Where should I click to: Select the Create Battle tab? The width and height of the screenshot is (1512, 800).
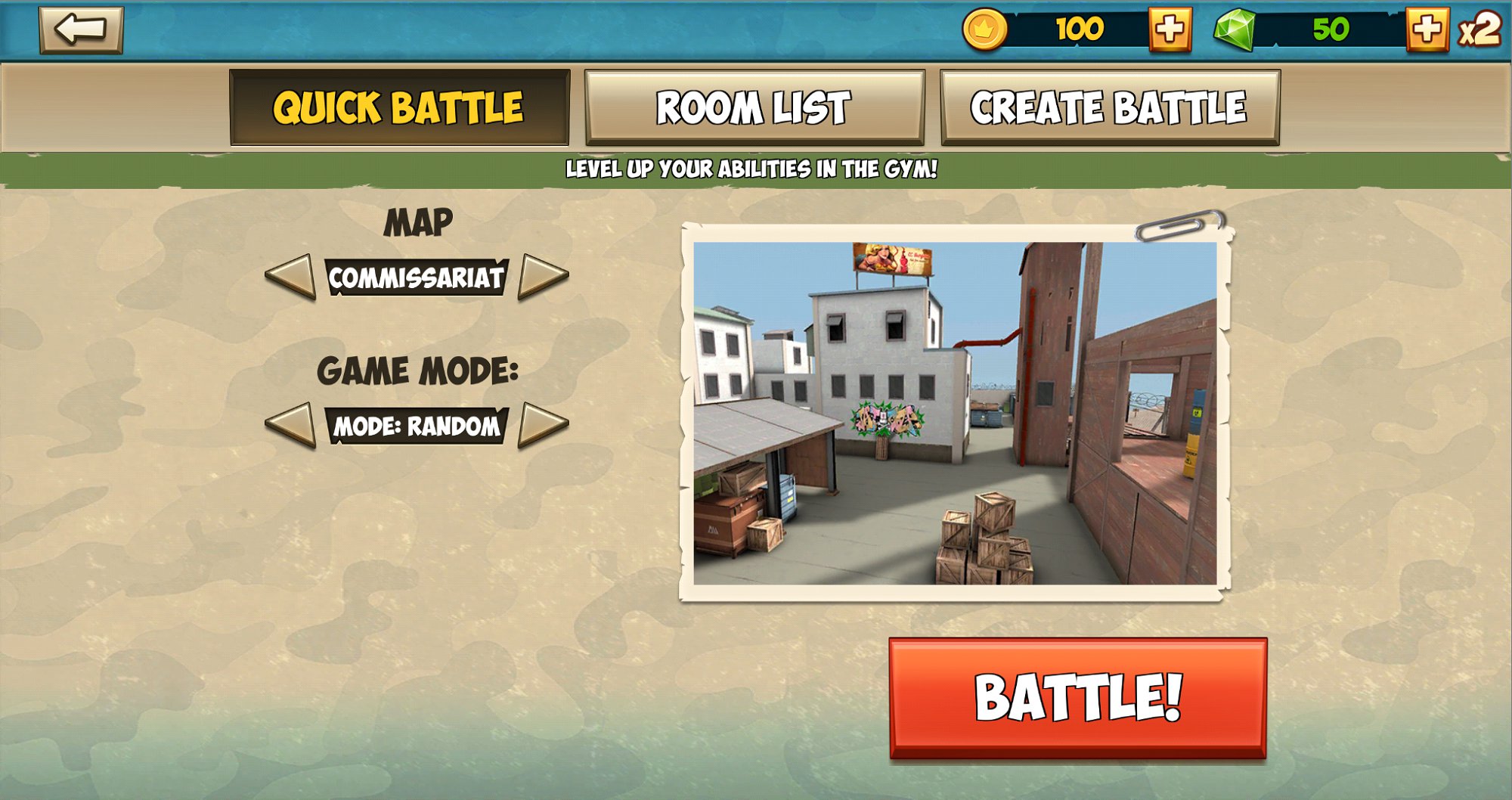click(1109, 107)
